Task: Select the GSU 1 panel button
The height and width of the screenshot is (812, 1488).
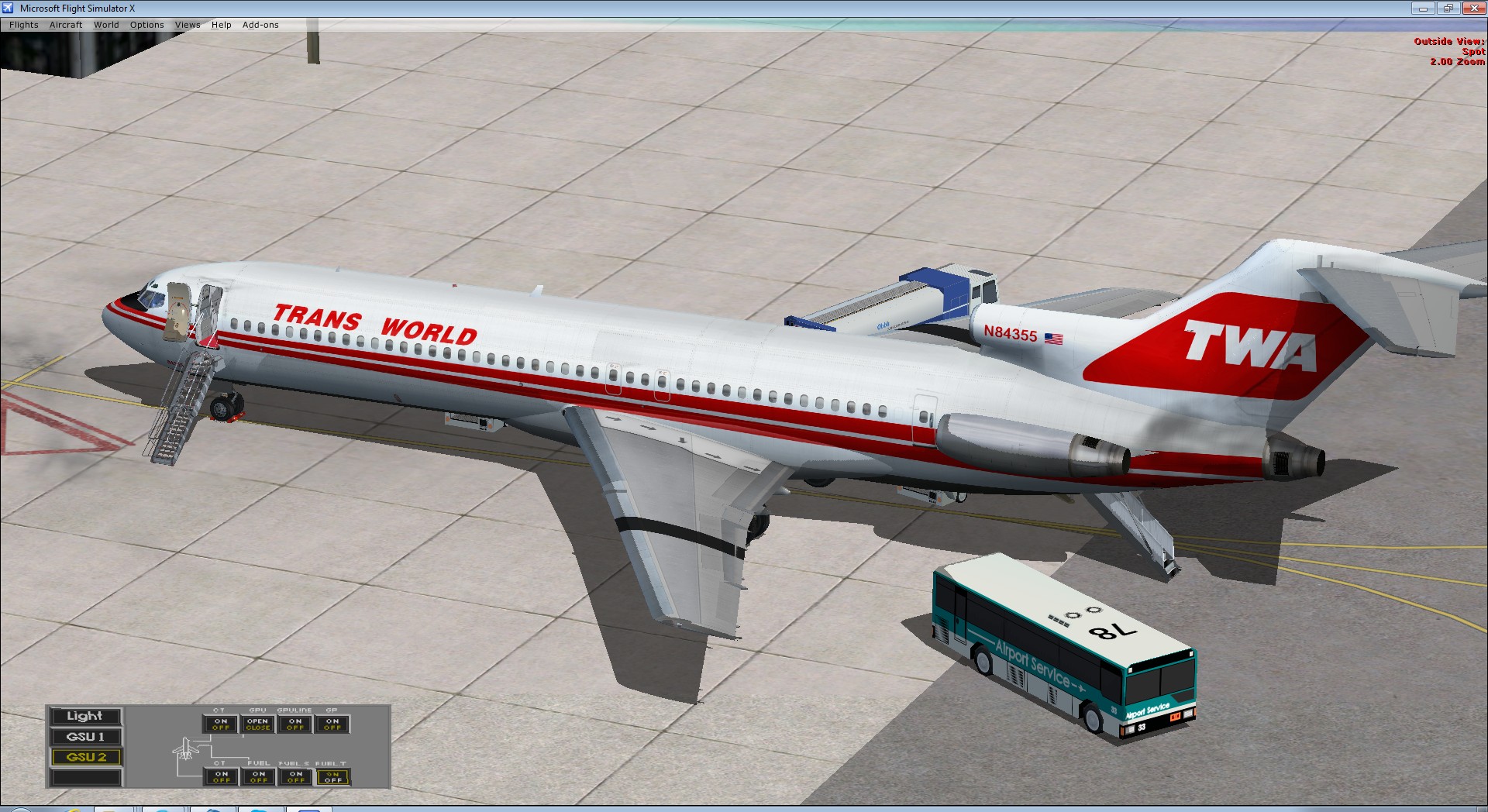Action: [x=85, y=737]
